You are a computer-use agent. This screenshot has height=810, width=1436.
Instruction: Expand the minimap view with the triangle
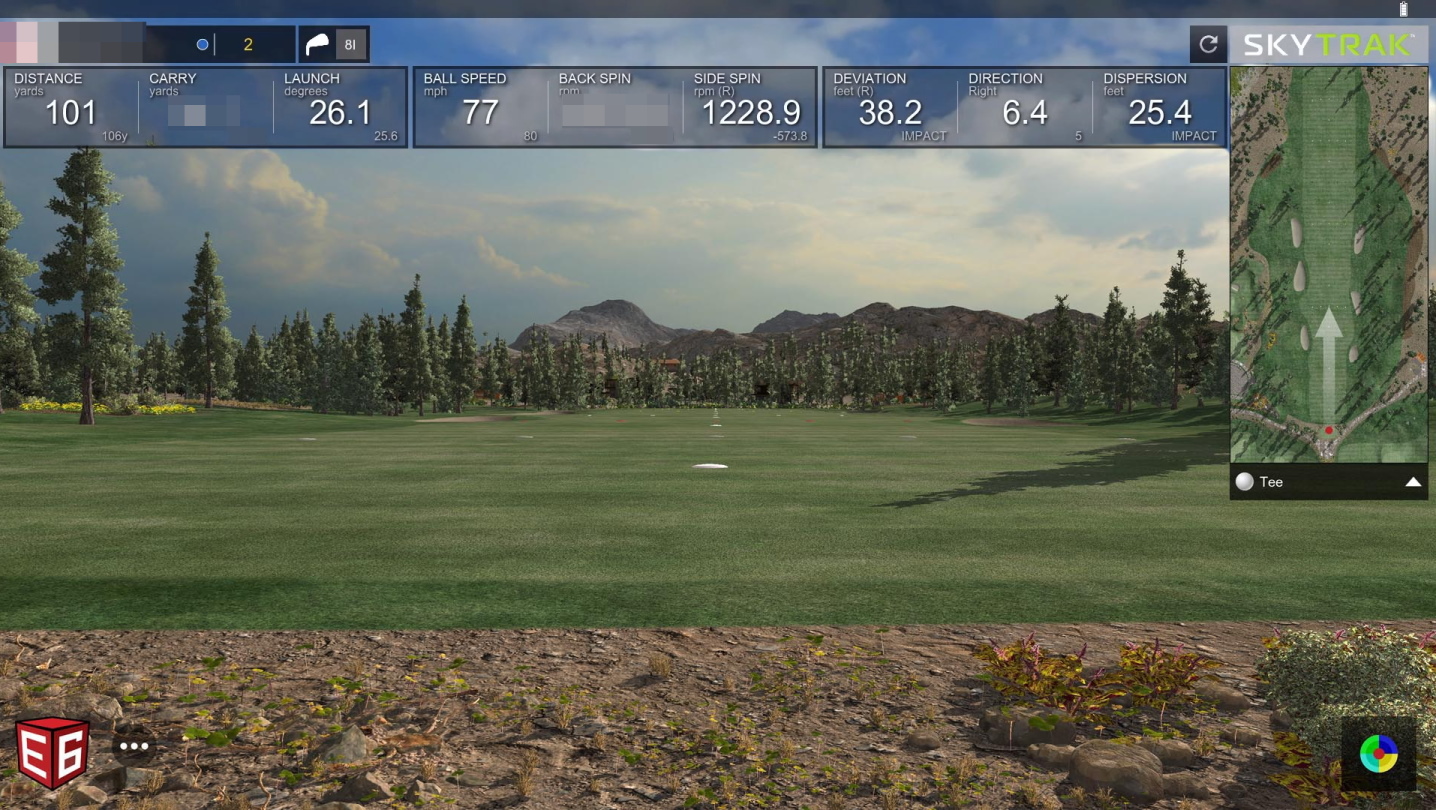click(x=1412, y=482)
